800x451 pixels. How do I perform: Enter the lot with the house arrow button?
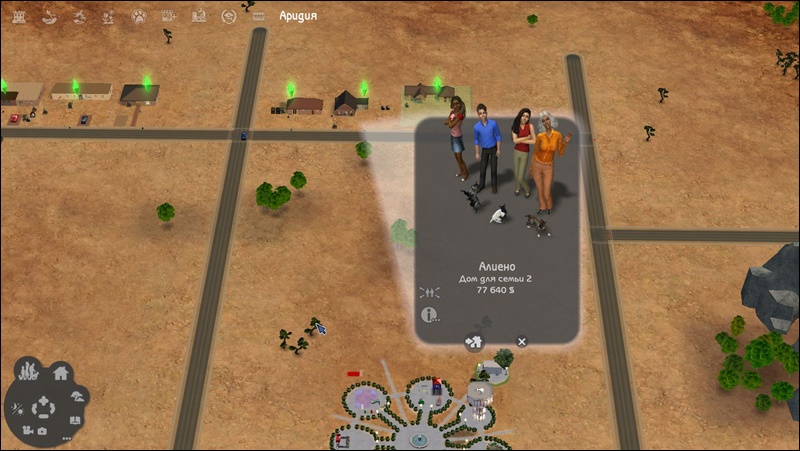point(474,342)
